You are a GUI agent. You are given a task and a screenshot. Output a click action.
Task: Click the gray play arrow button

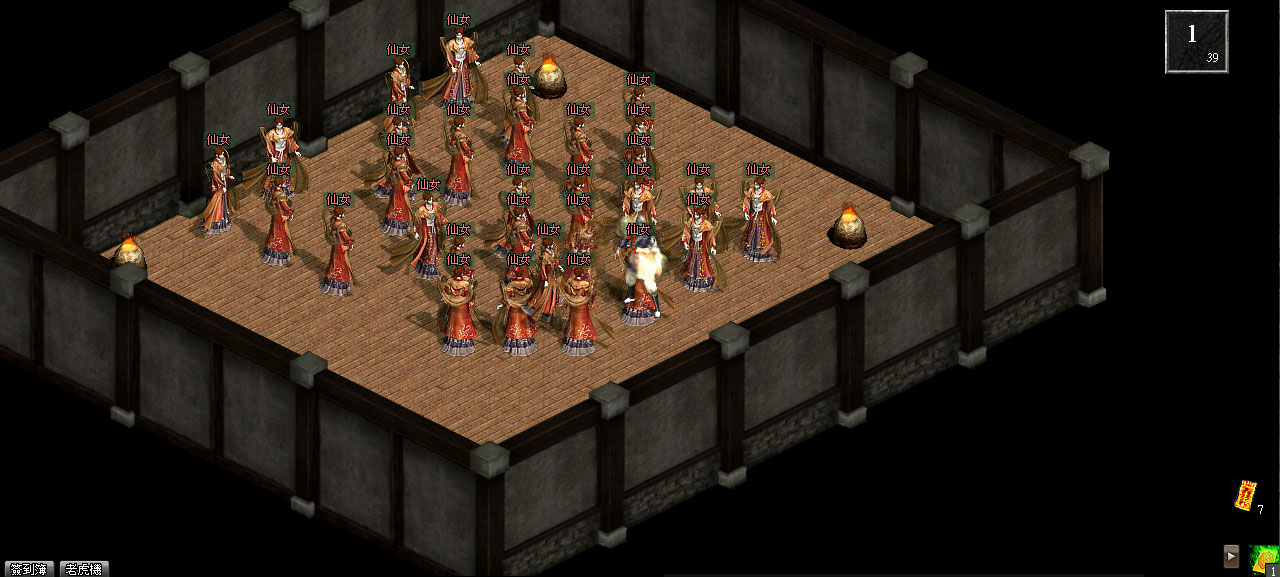1232,557
